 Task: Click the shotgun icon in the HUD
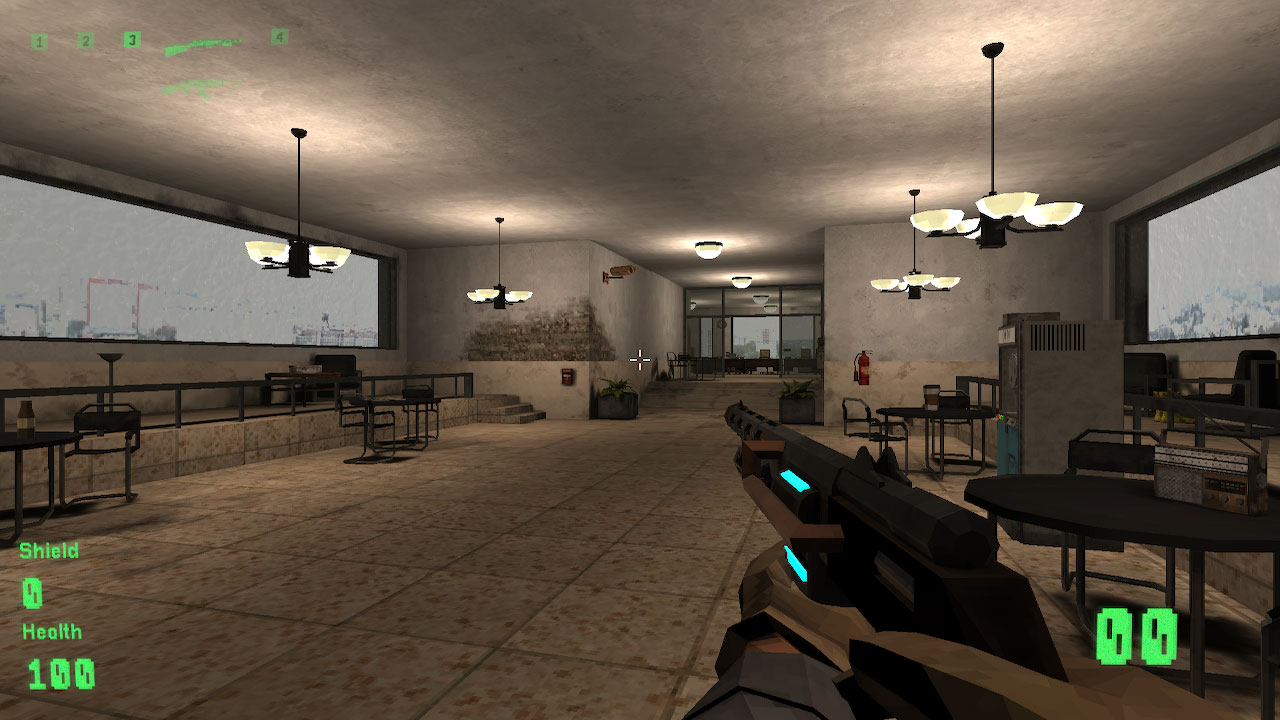tap(204, 46)
